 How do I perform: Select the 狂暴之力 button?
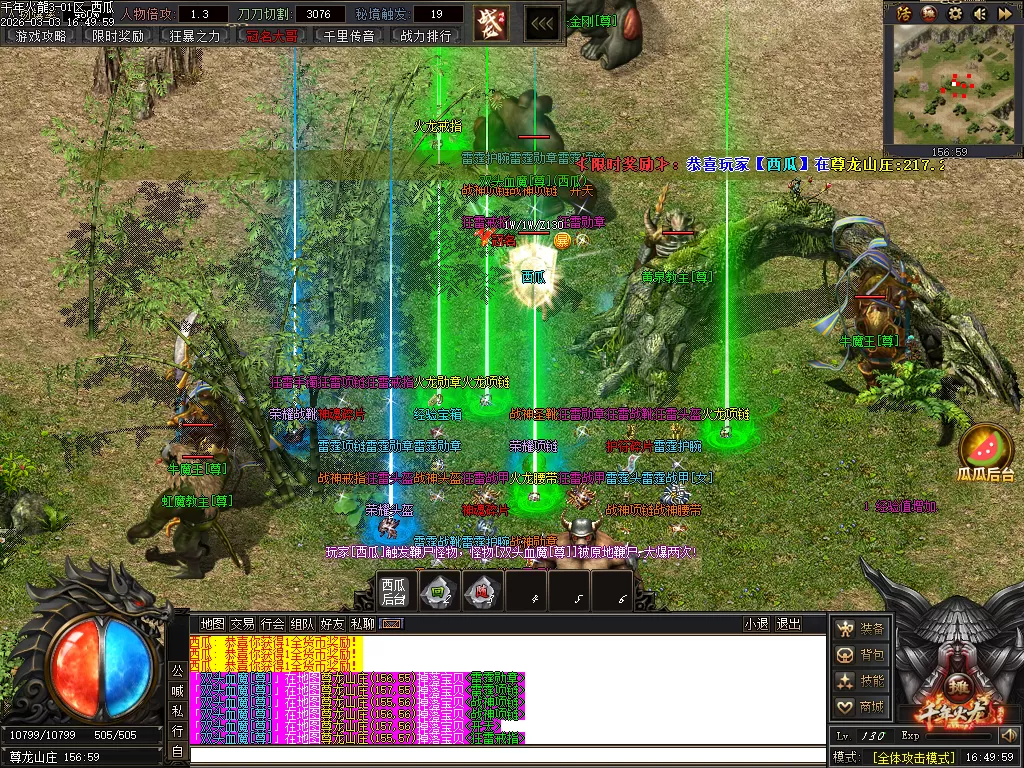tap(195, 36)
